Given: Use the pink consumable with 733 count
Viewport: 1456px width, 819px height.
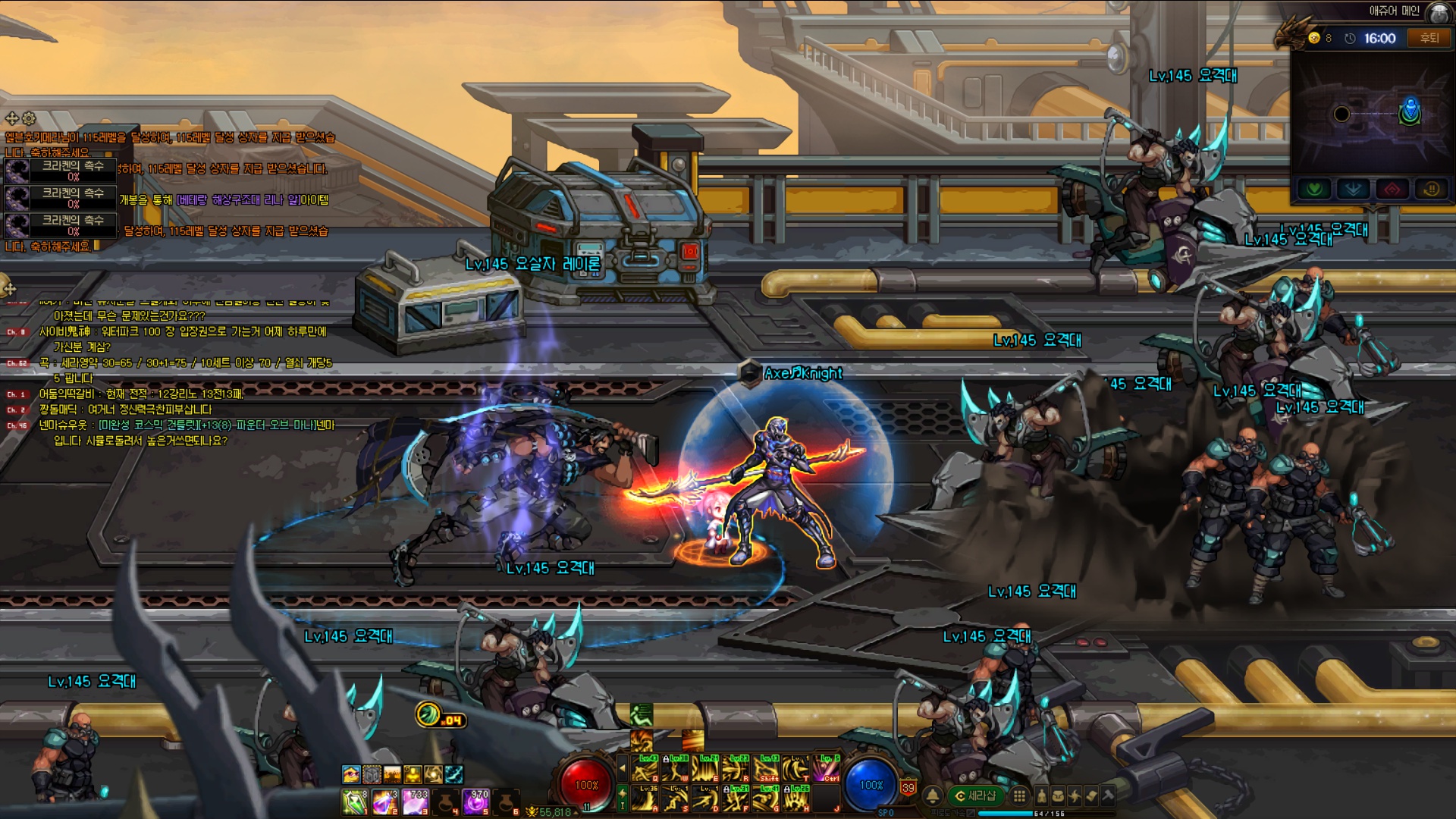Looking at the screenshot, I should point(416,802).
